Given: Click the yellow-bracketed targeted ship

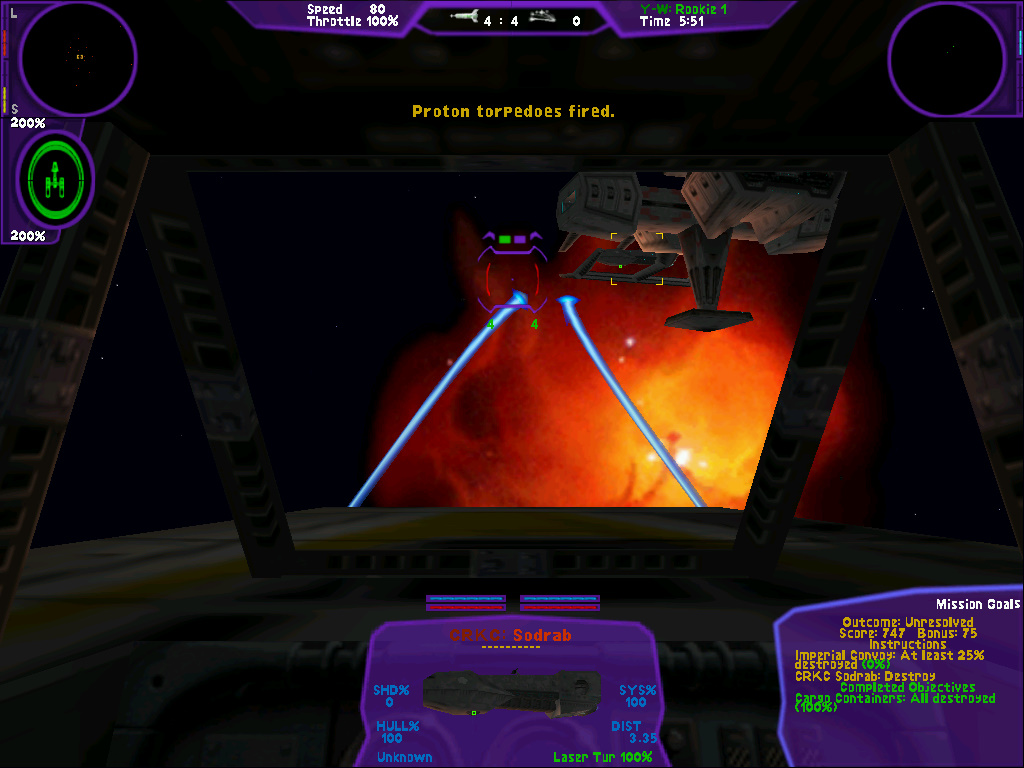Looking at the screenshot, I should (x=636, y=259).
